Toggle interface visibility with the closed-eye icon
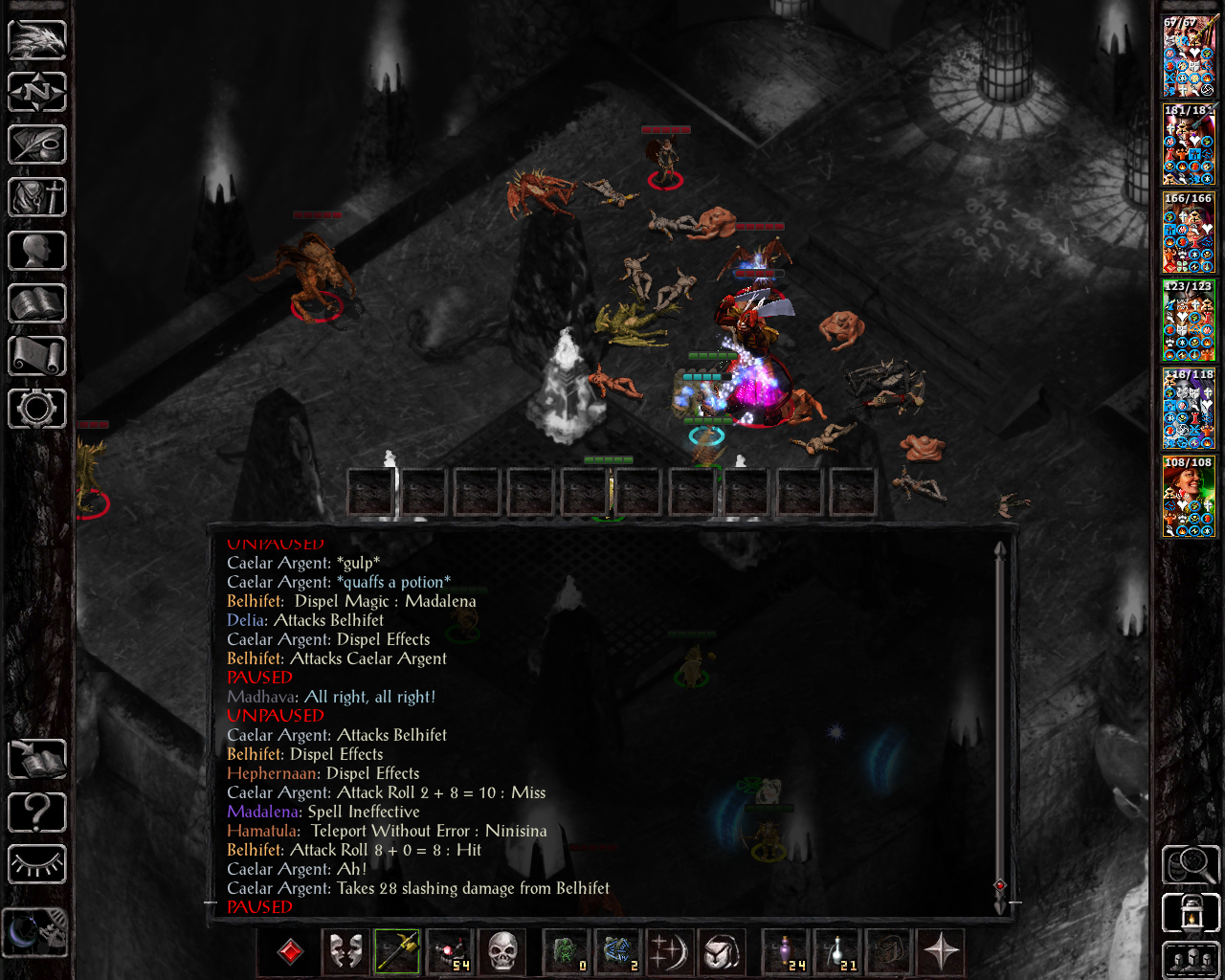 37,865
